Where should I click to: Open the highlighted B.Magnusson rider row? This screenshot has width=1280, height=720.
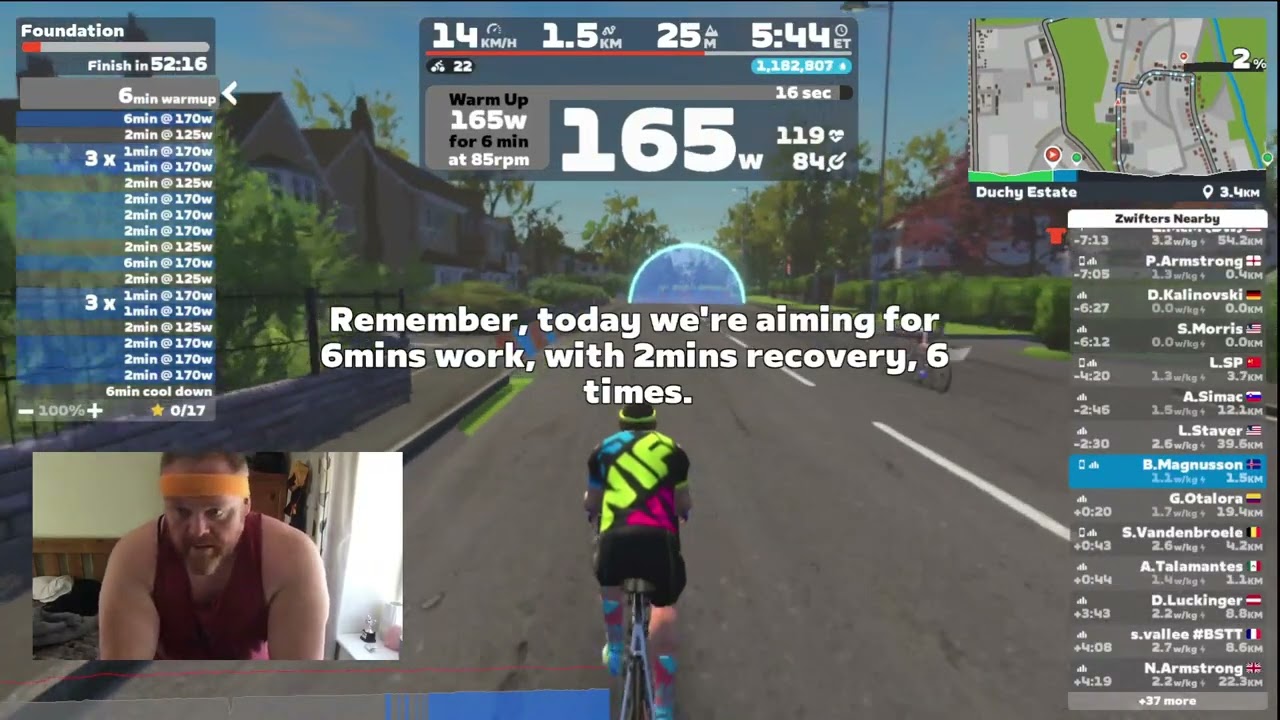tap(1167, 471)
